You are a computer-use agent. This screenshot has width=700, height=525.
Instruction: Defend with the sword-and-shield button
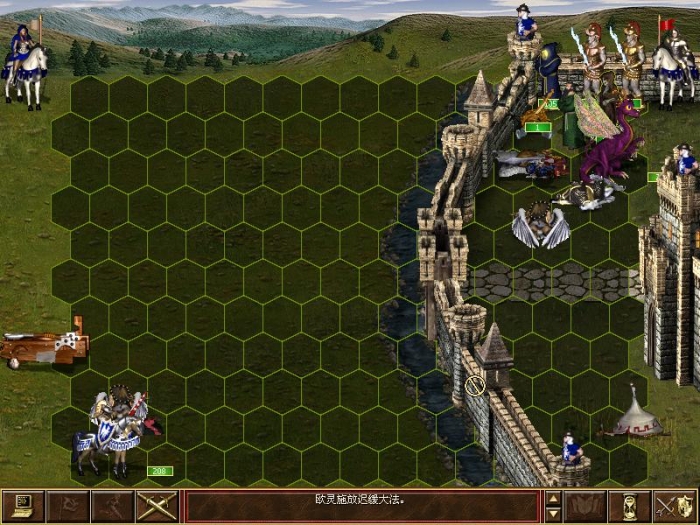675,507
